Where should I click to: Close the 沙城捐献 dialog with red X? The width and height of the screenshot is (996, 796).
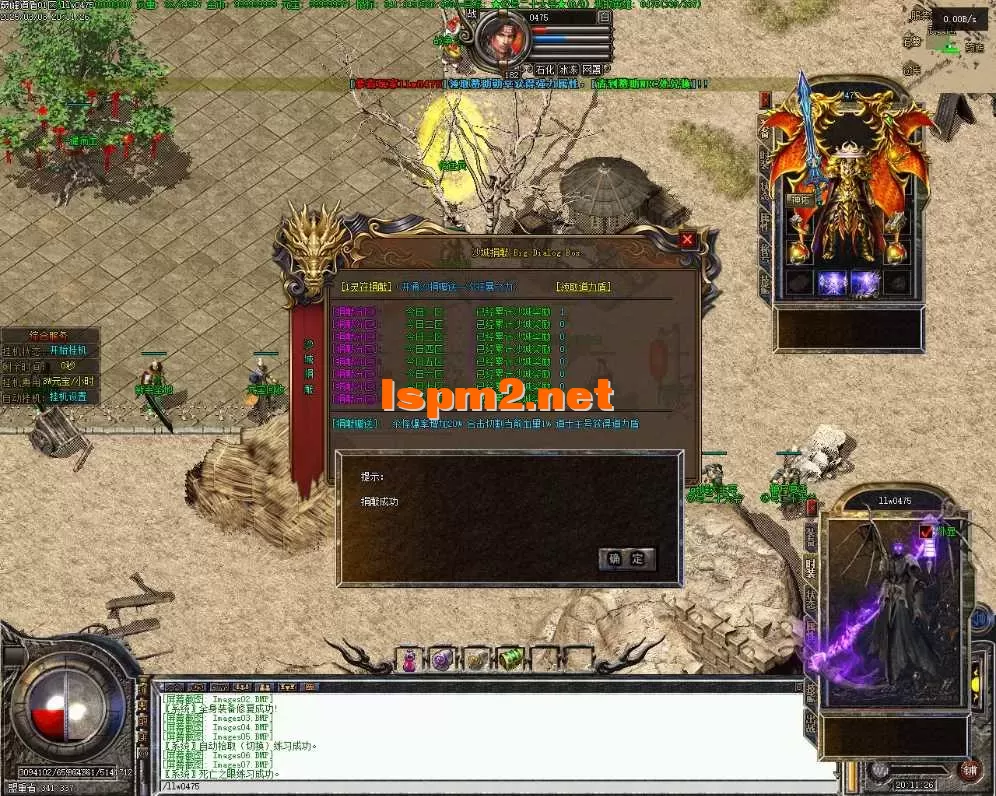point(687,240)
